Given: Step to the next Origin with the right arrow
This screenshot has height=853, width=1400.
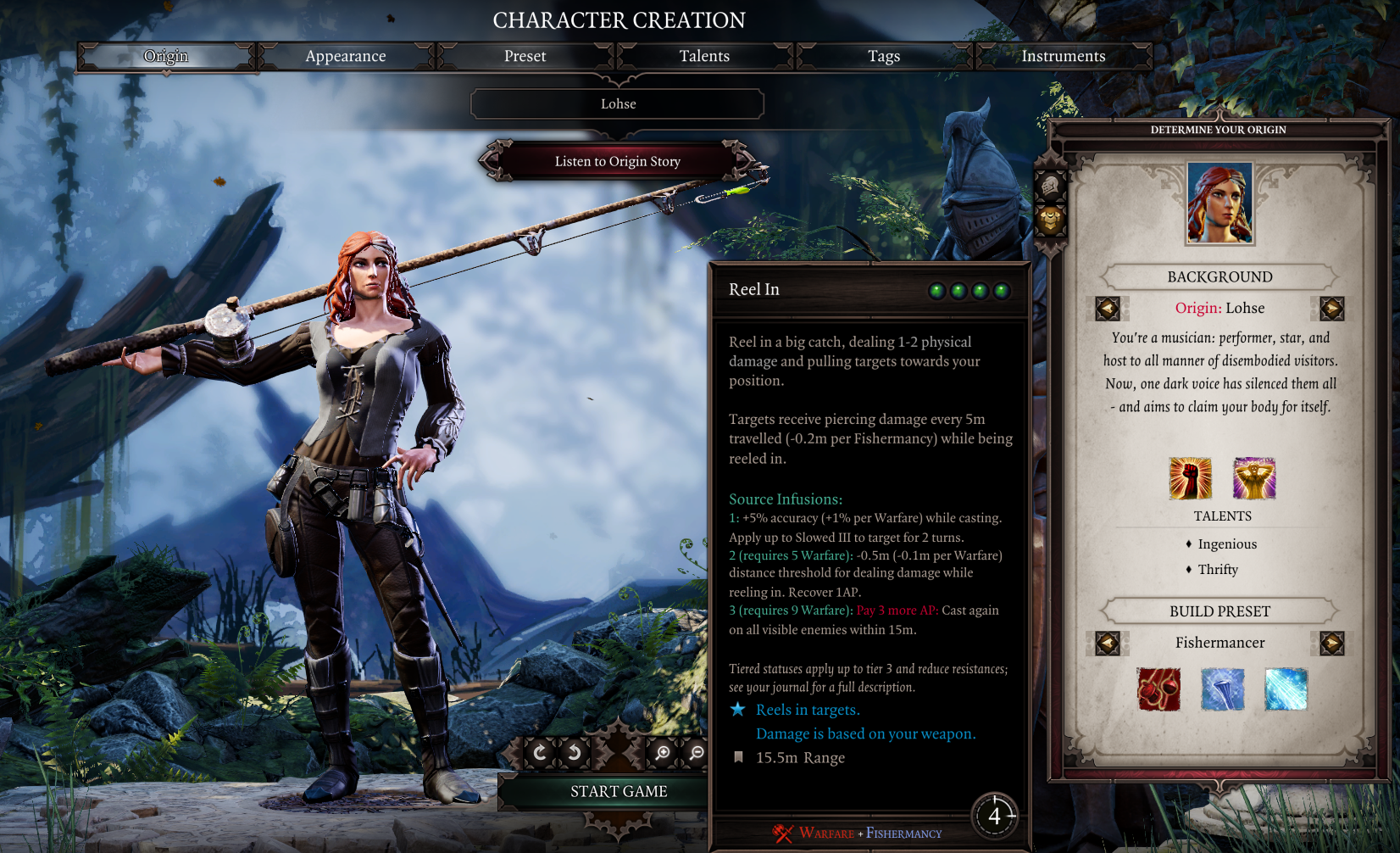Looking at the screenshot, I should click(1328, 308).
